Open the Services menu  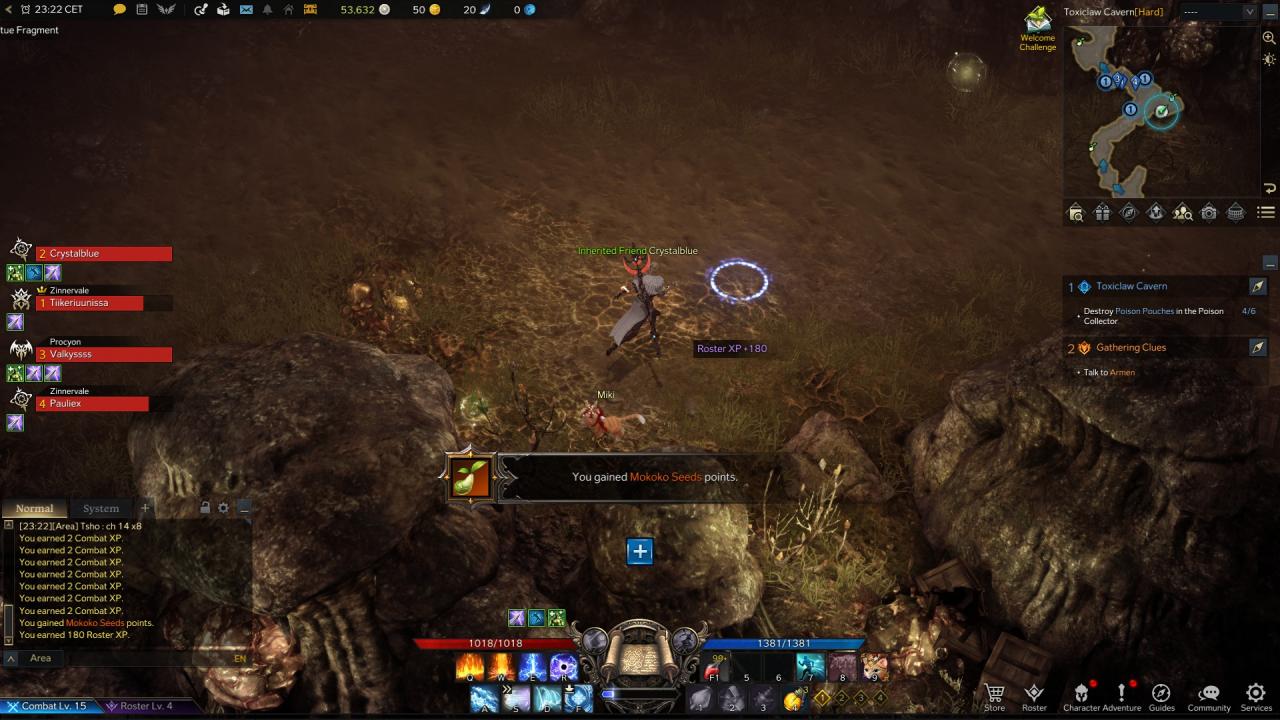click(1256, 696)
